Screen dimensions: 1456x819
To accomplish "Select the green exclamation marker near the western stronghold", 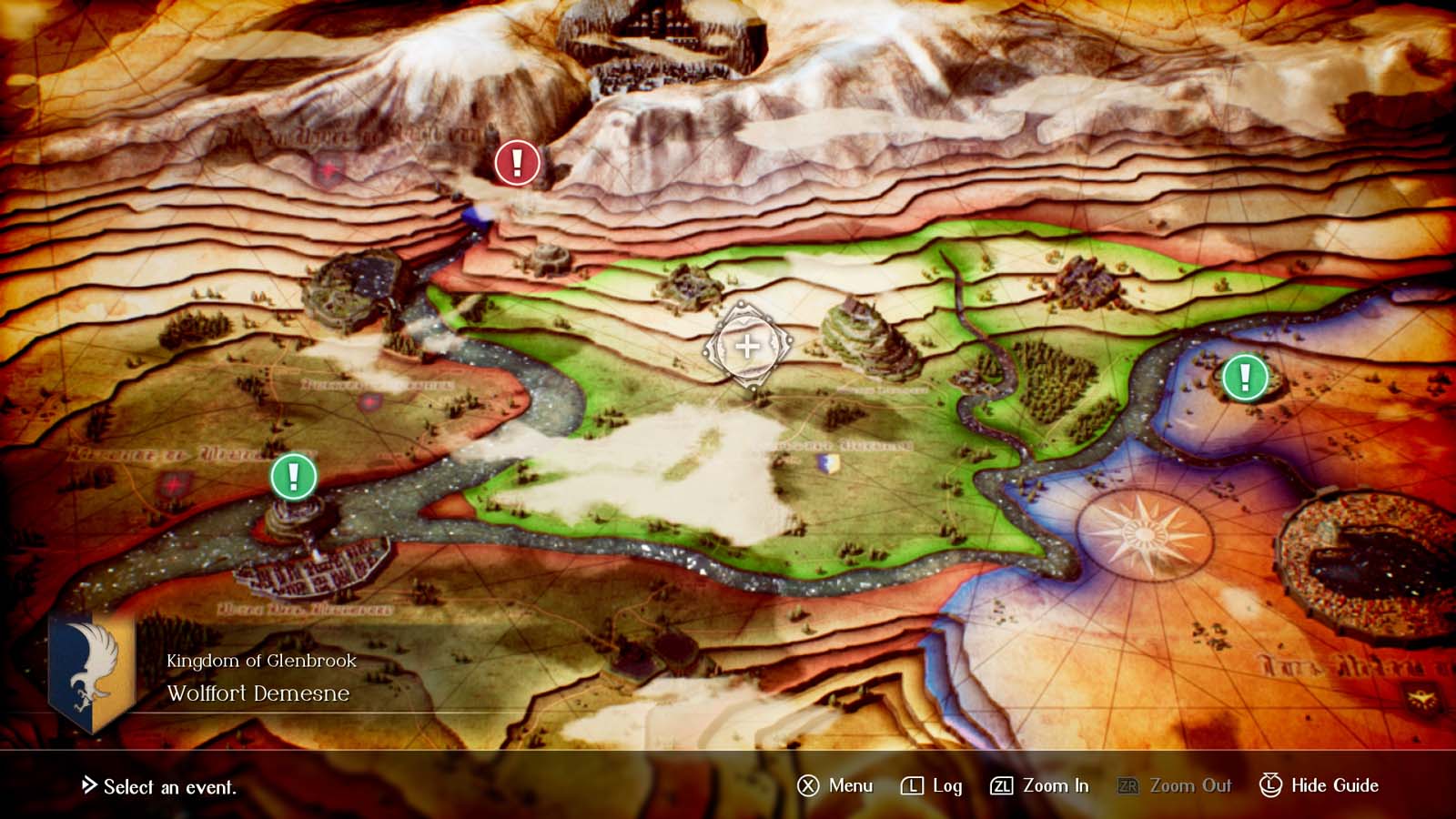I will tap(293, 477).
